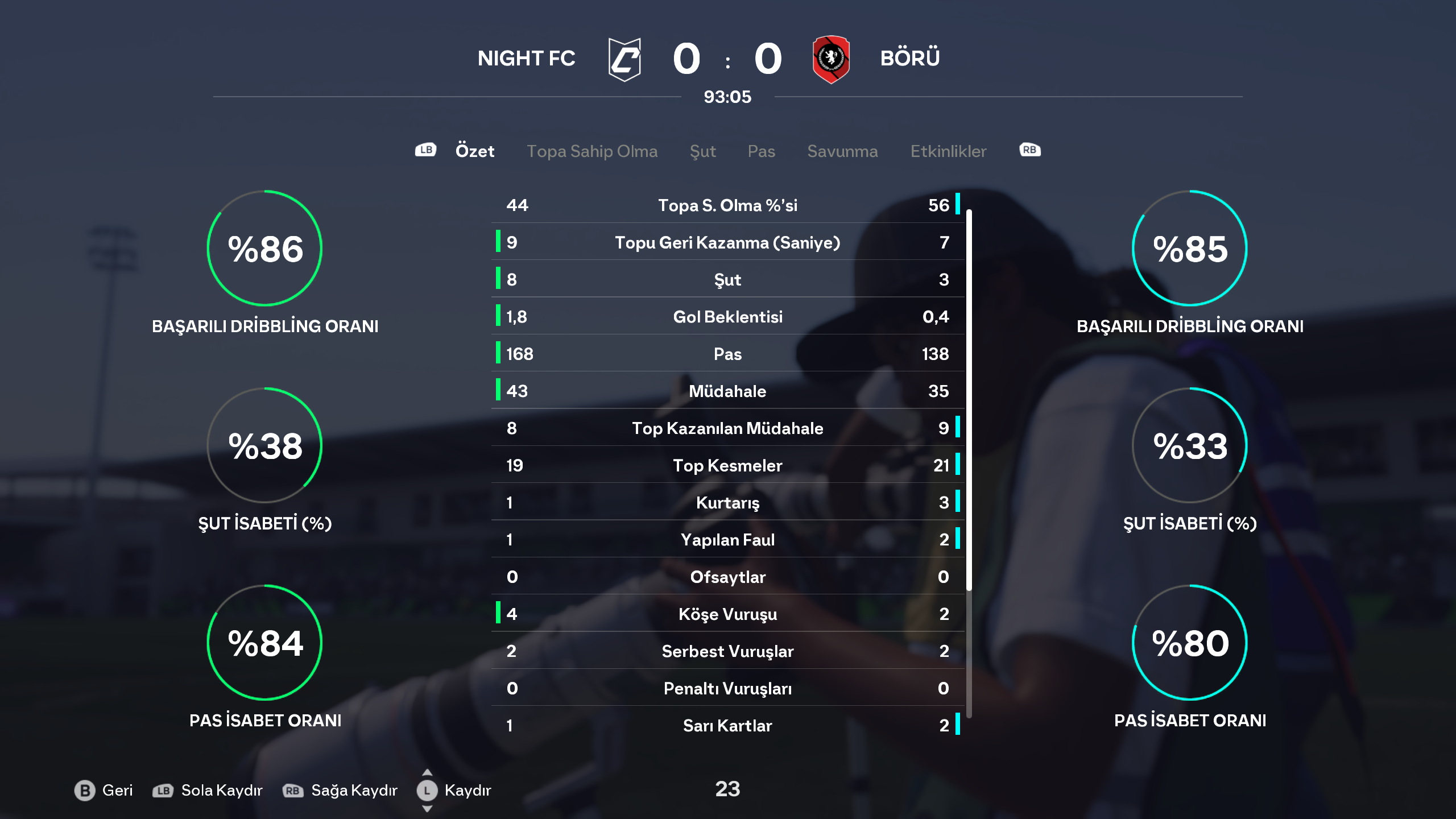Switch to the Savunma tab
1456x819 pixels.
[842, 151]
